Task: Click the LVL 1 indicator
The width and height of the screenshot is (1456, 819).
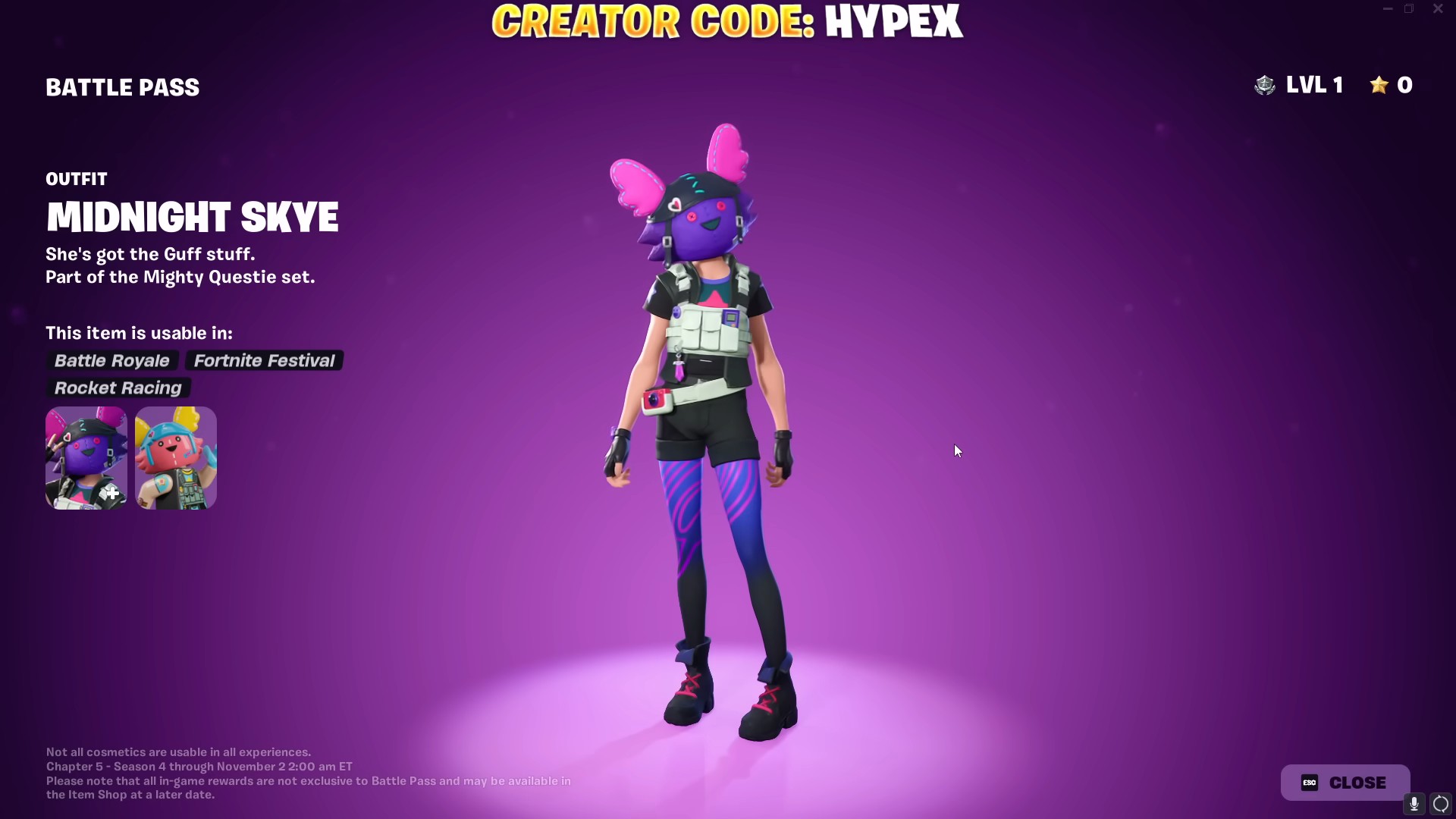Action: point(1316,85)
